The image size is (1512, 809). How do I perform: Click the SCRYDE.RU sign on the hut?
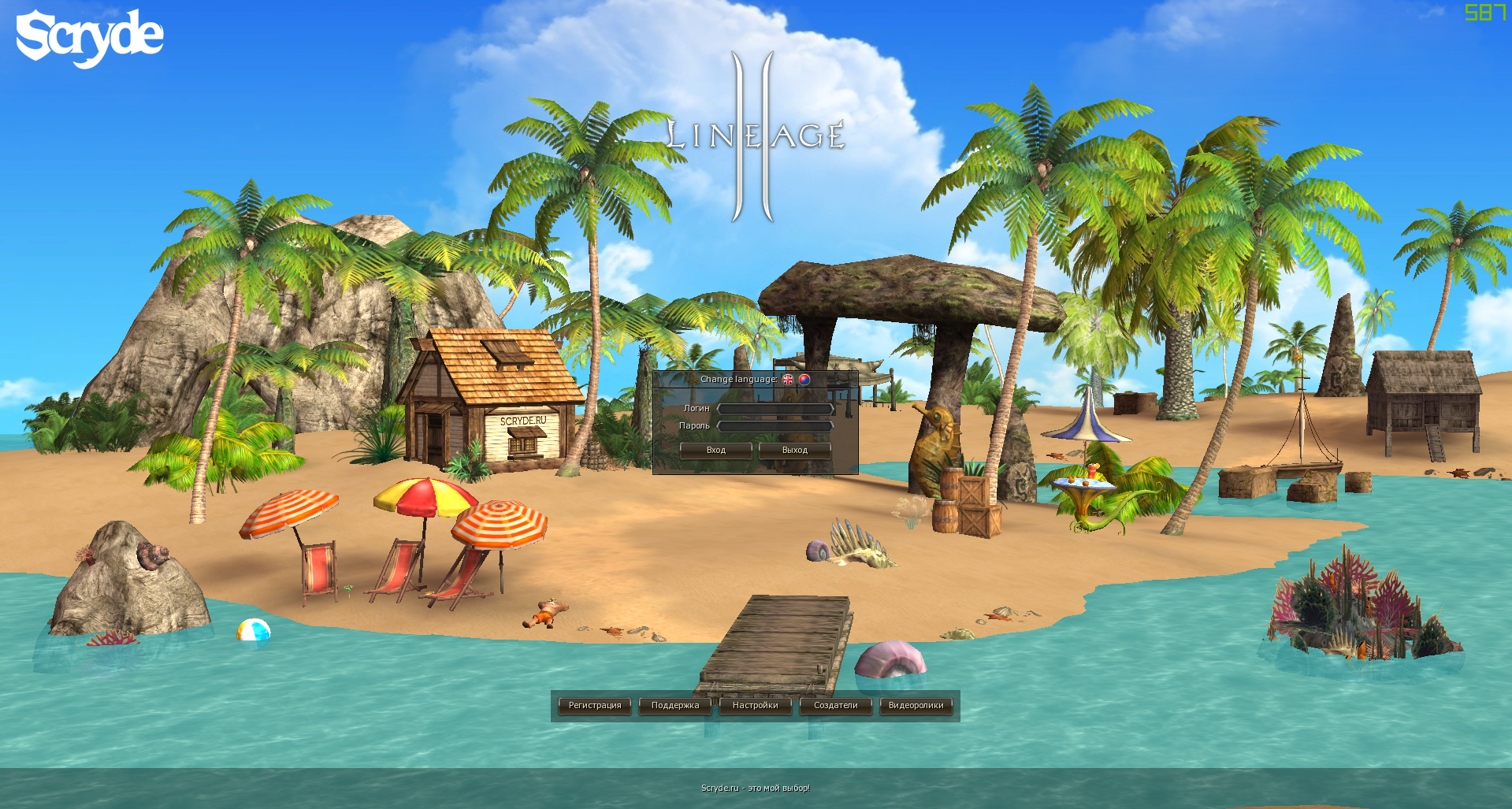(x=525, y=421)
